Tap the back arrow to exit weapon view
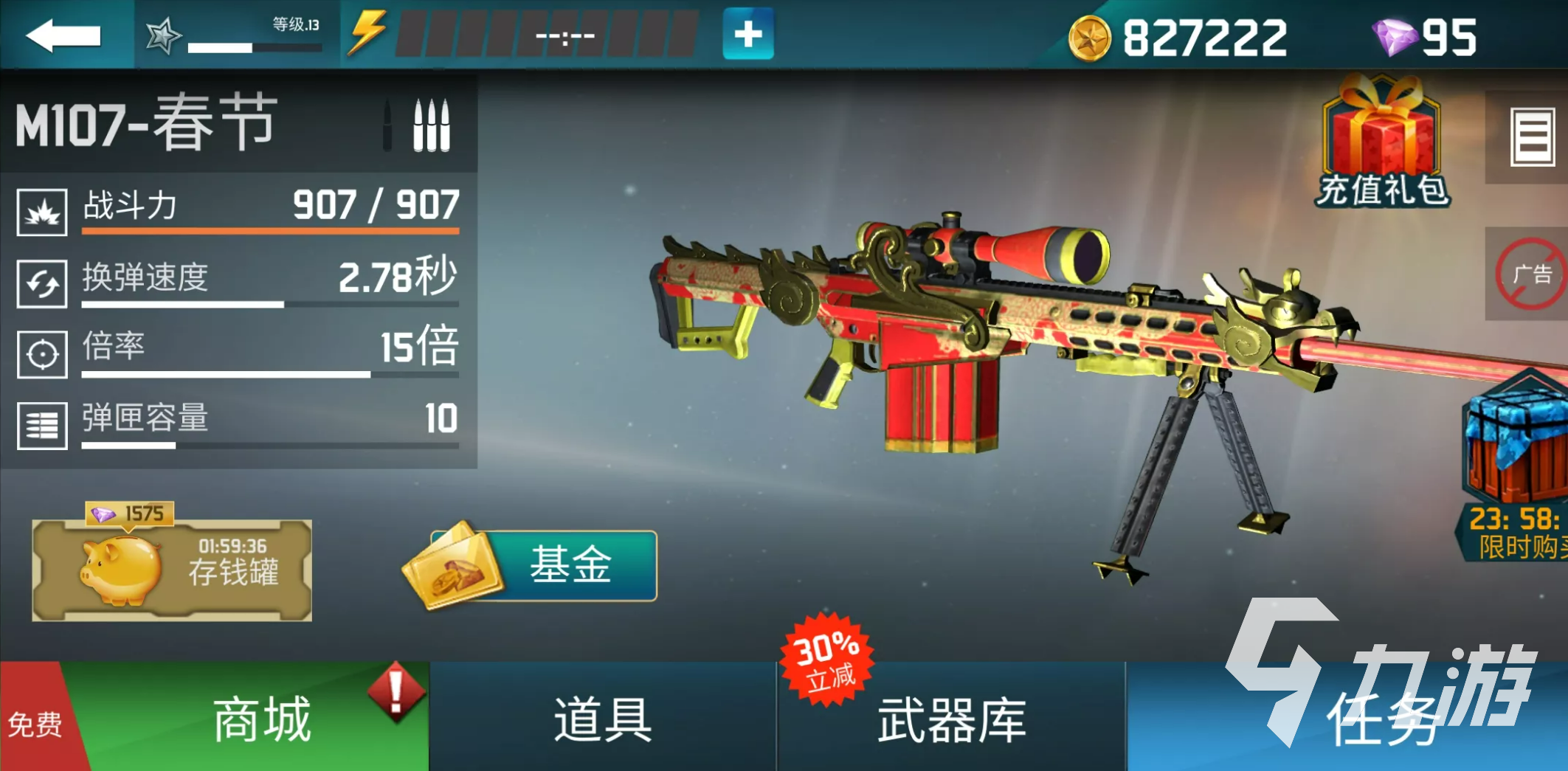Screen dimensions: 1568x771 [63, 33]
